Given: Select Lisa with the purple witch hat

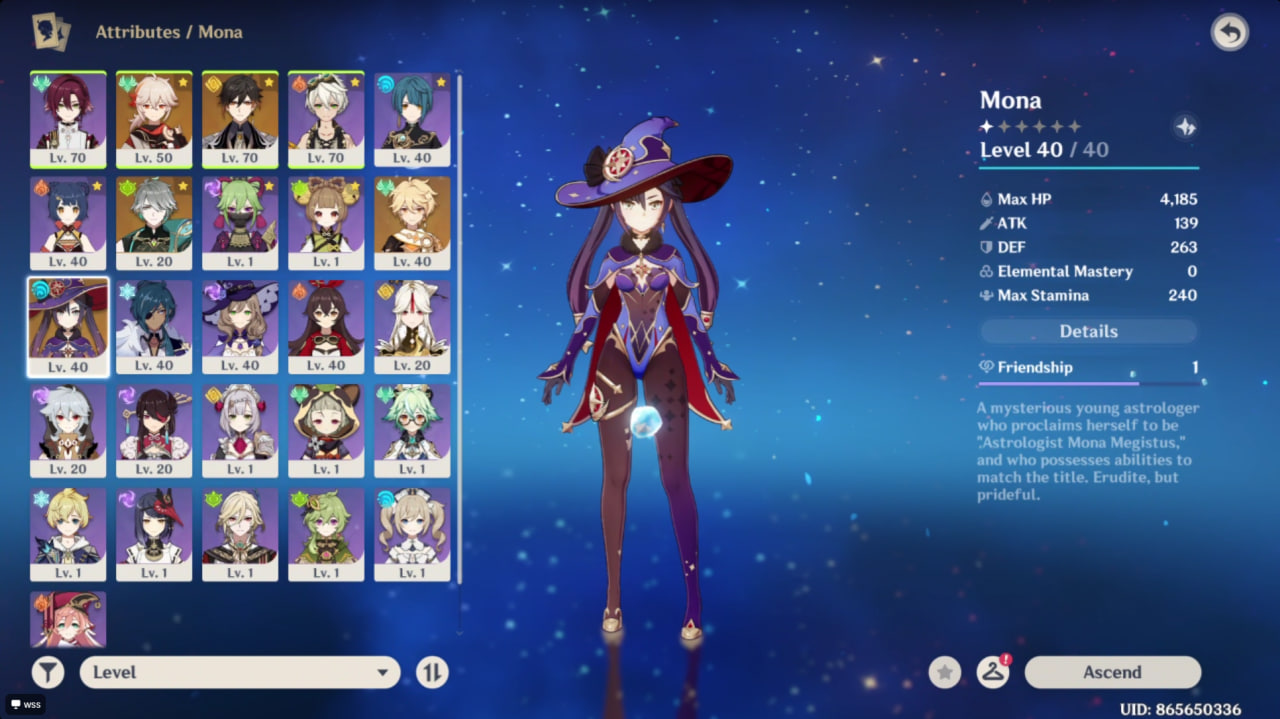Looking at the screenshot, I should click(x=240, y=326).
